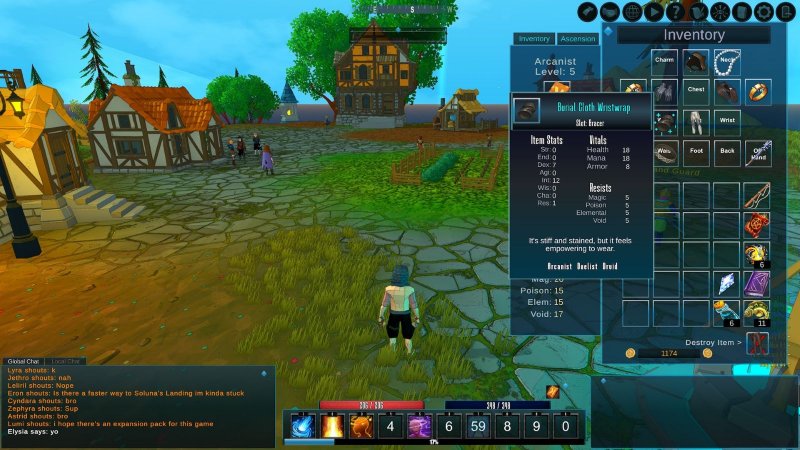Choose the purple spellbook in the bag

pos(757,284)
